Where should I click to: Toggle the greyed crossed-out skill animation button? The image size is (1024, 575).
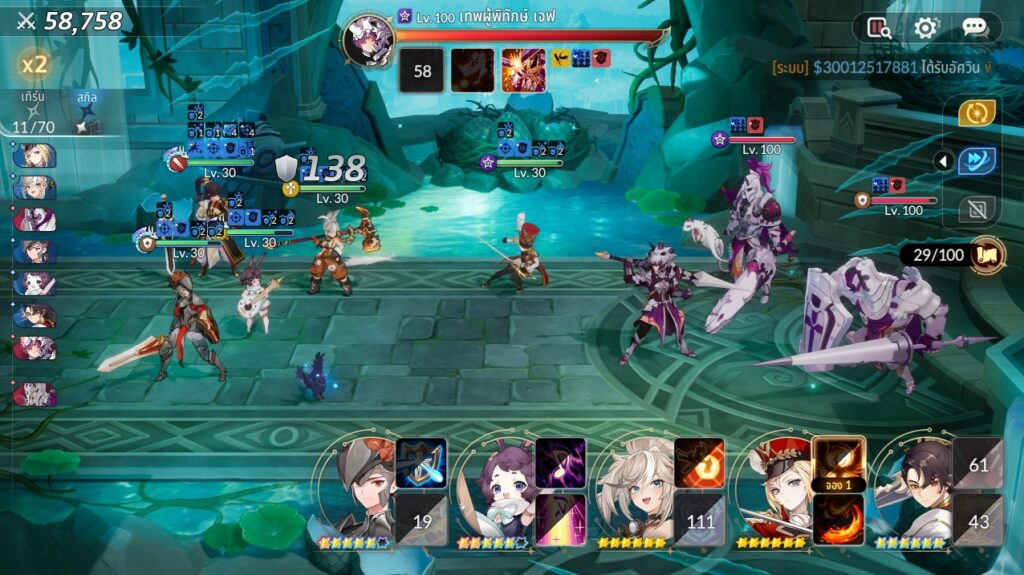pyautogui.click(x=976, y=209)
